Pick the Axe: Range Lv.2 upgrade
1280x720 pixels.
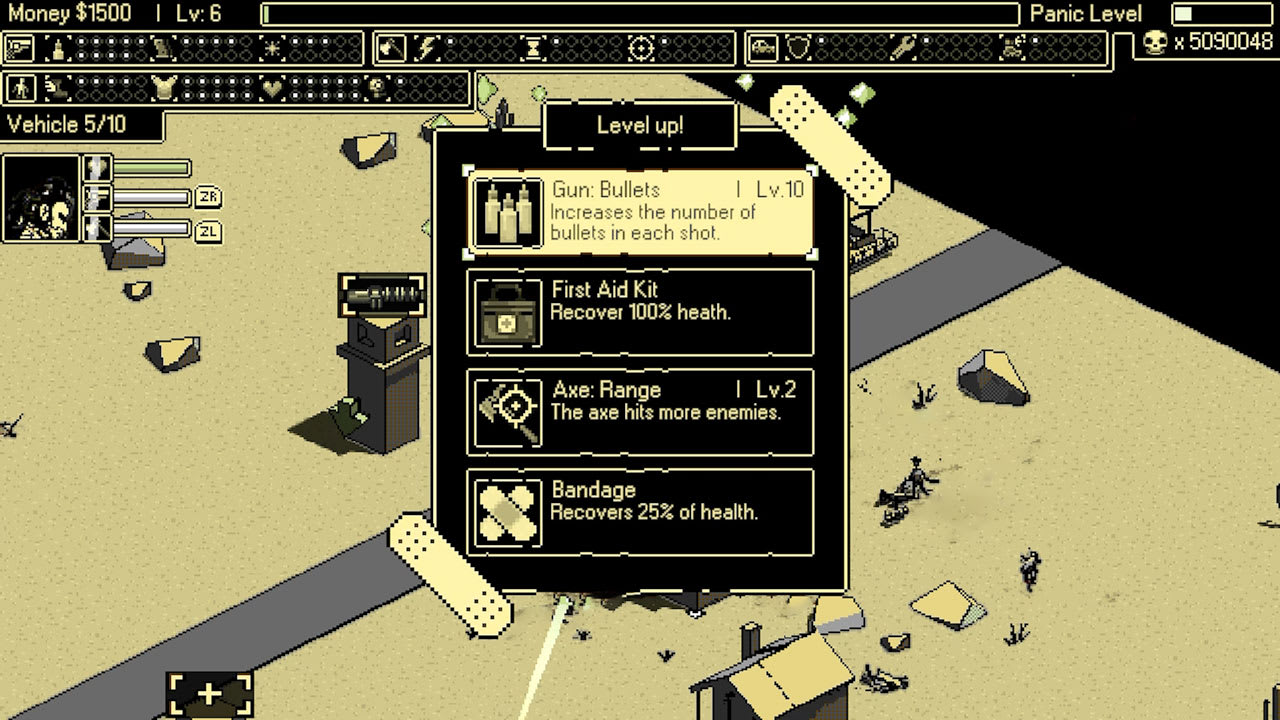pos(640,411)
